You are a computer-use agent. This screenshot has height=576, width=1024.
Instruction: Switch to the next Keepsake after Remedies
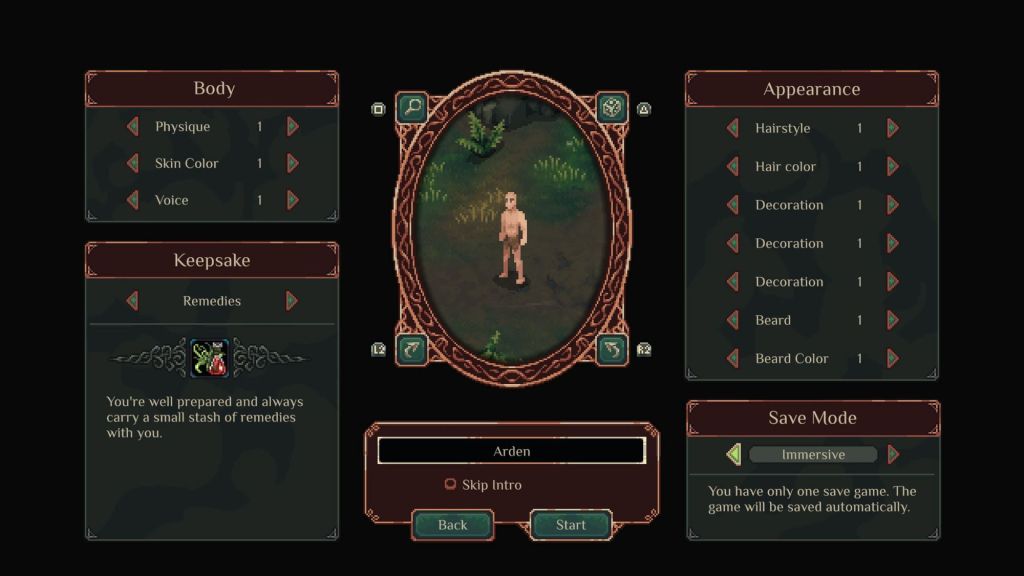tap(292, 301)
